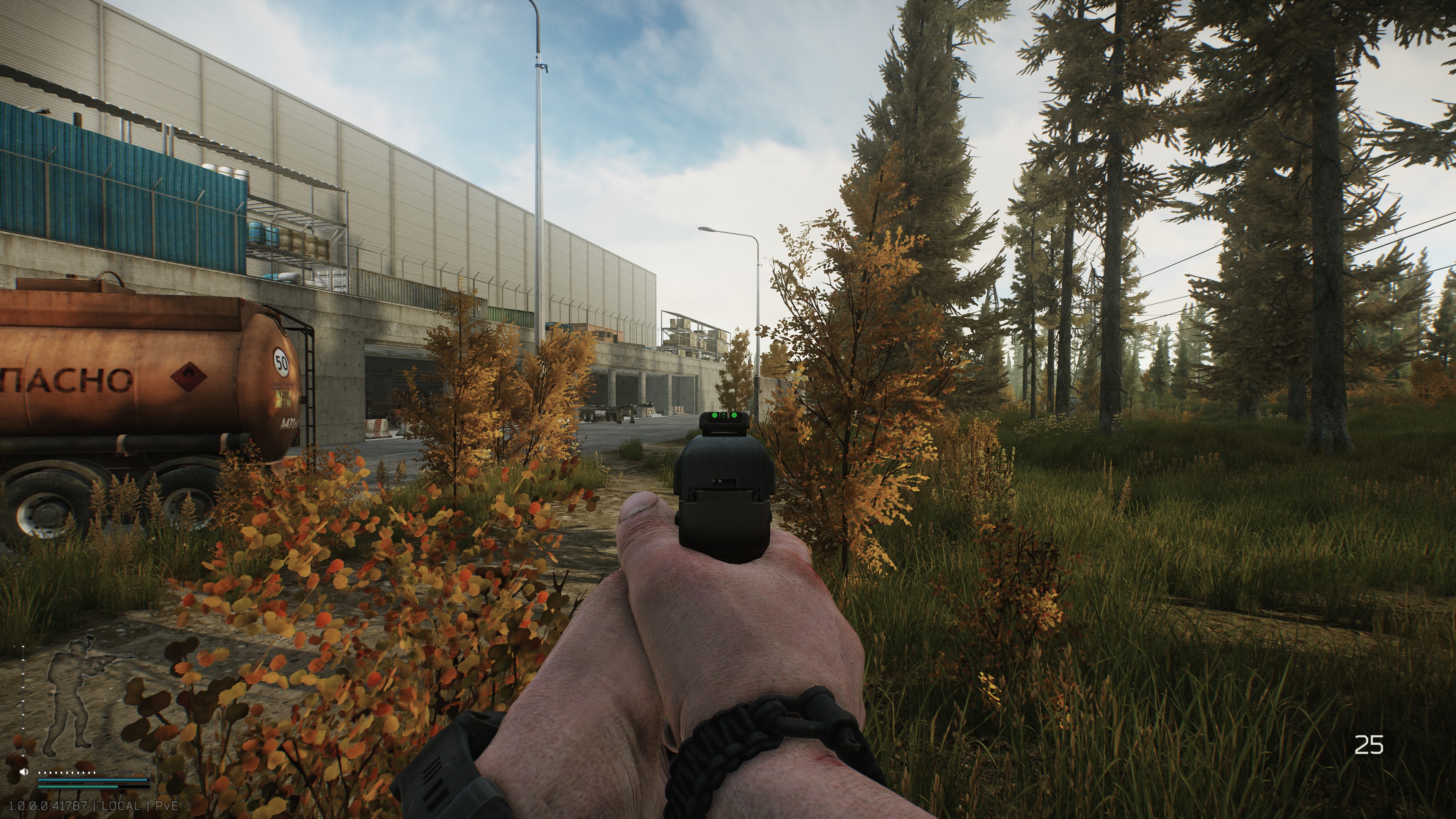
Task: Toggle the dotted overweight indicator strip
Action: coord(93,773)
